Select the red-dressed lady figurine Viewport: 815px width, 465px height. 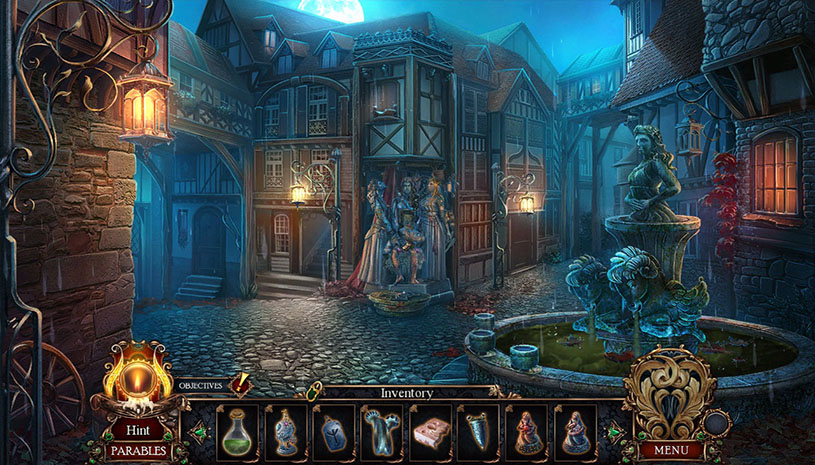(526, 432)
